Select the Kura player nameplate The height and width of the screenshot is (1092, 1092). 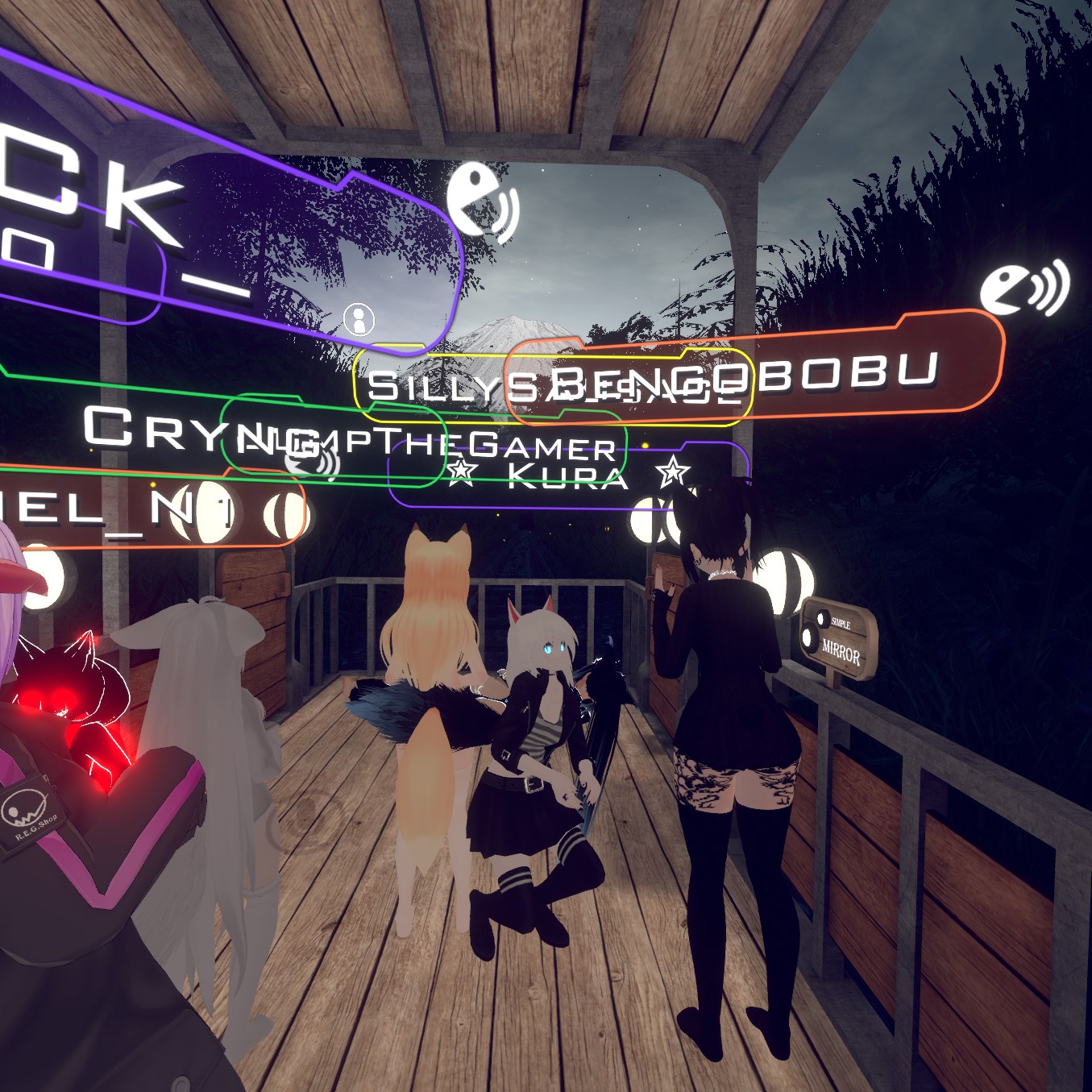[x=568, y=475]
